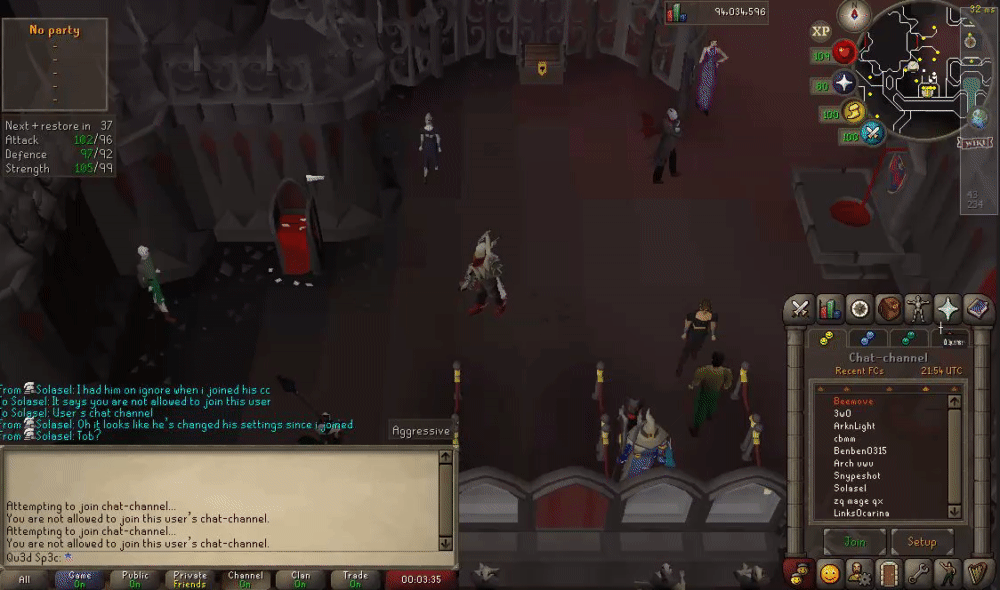Open the Settings wrench tab
1000x590 pixels.
pyautogui.click(x=917, y=574)
